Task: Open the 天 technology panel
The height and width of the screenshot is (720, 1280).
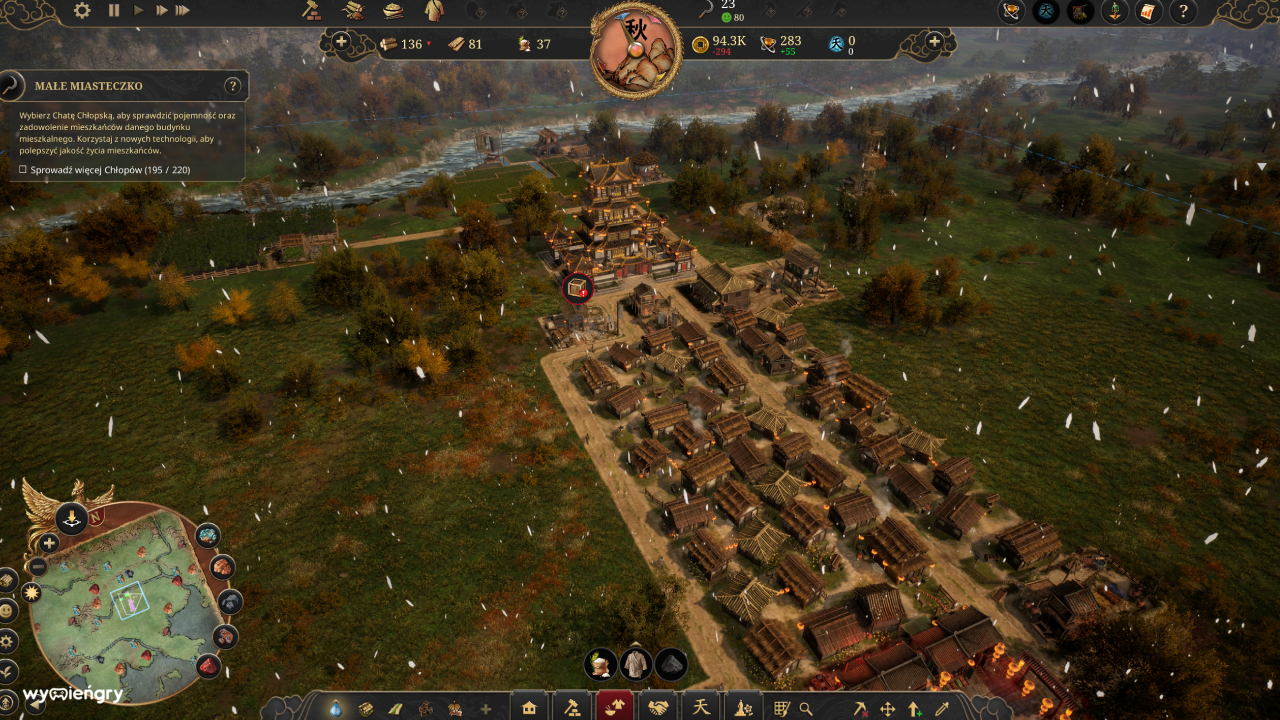Action: pyautogui.click(x=702, y=705)
